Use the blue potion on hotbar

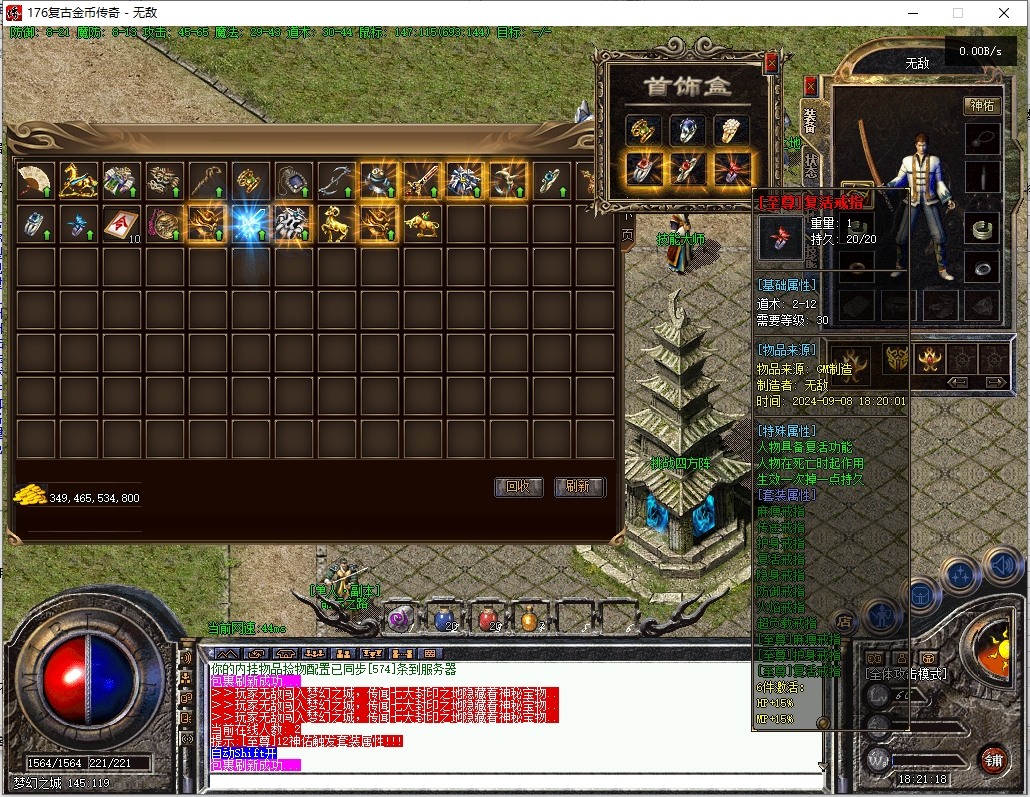point(442,620)
